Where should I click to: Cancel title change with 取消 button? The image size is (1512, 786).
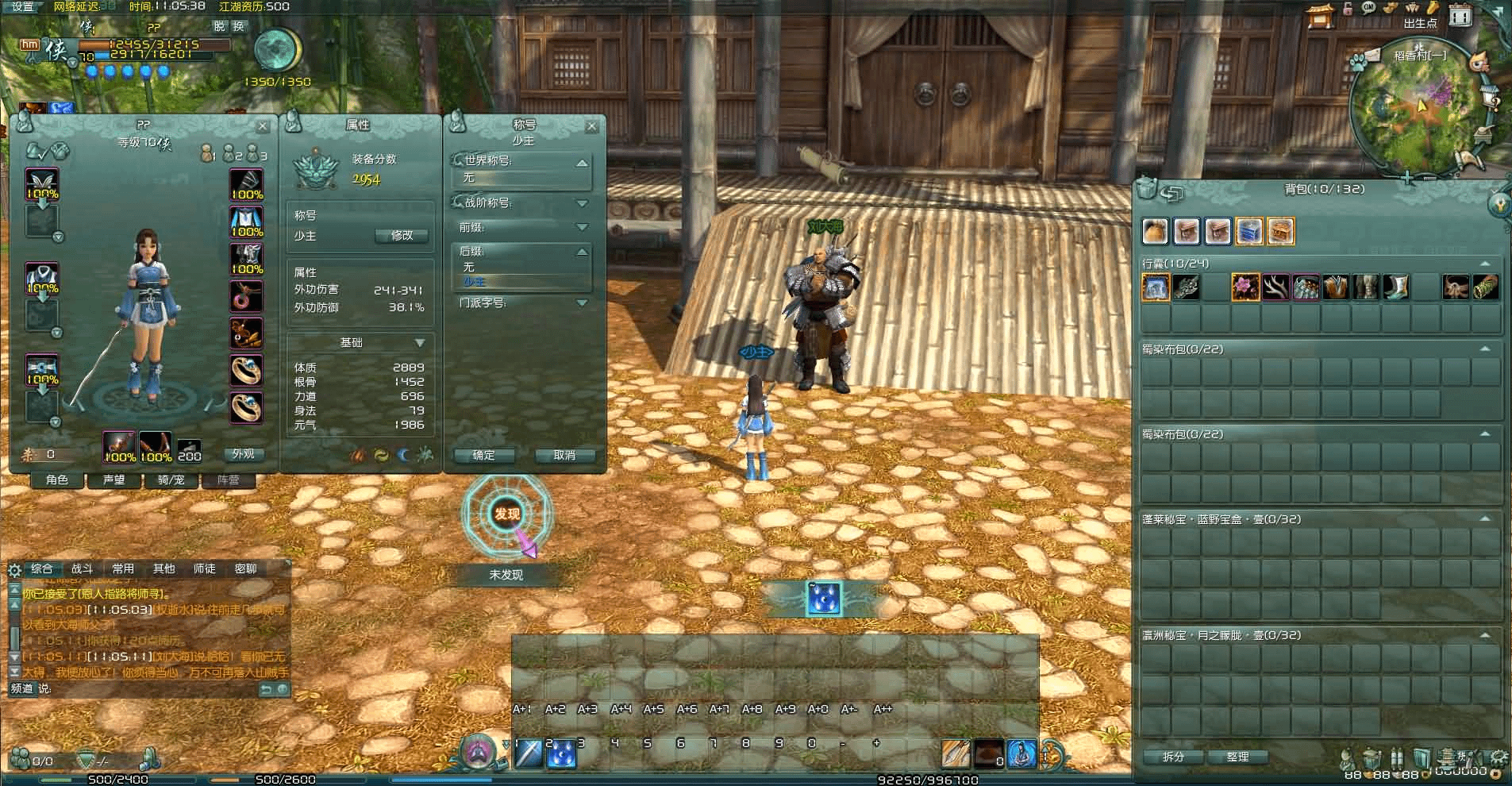564,455
